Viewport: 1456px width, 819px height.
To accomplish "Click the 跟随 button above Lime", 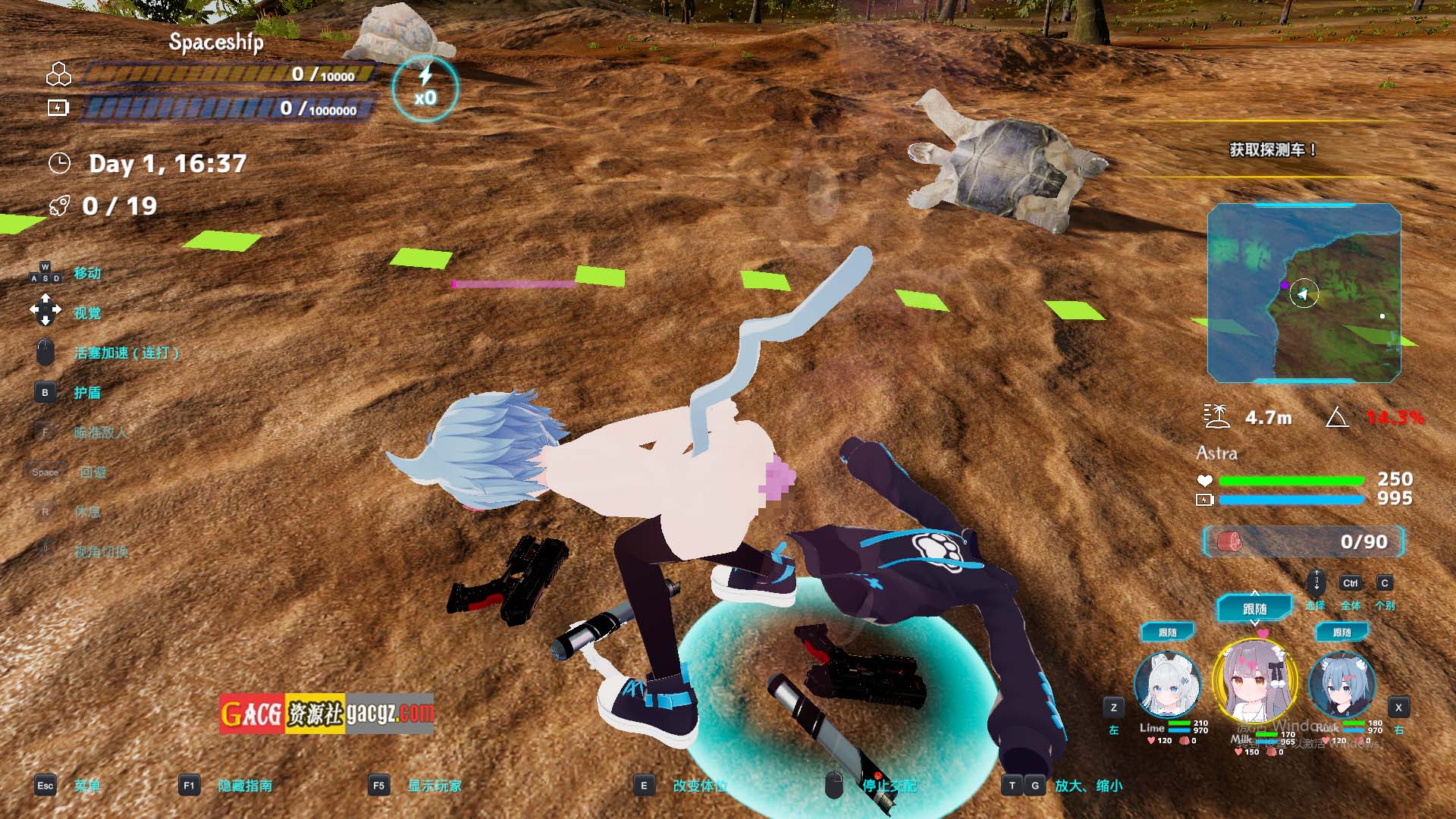I will coord(1168,632).
